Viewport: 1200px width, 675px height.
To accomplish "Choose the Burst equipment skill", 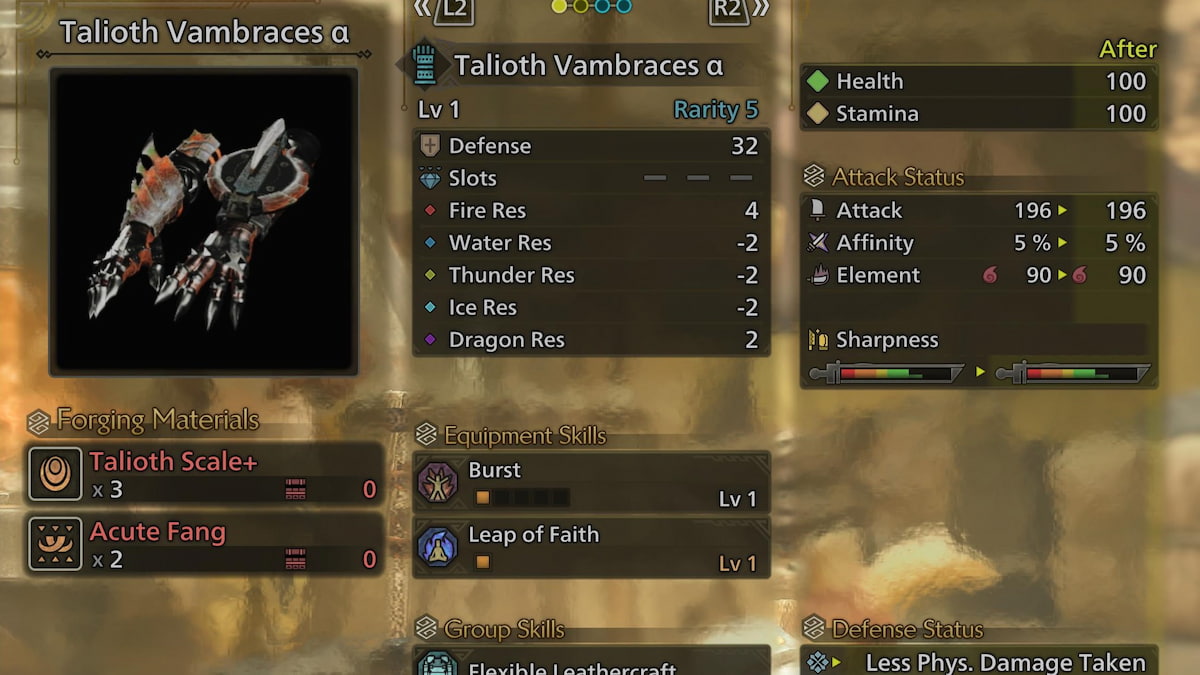I will coord(590,483).
